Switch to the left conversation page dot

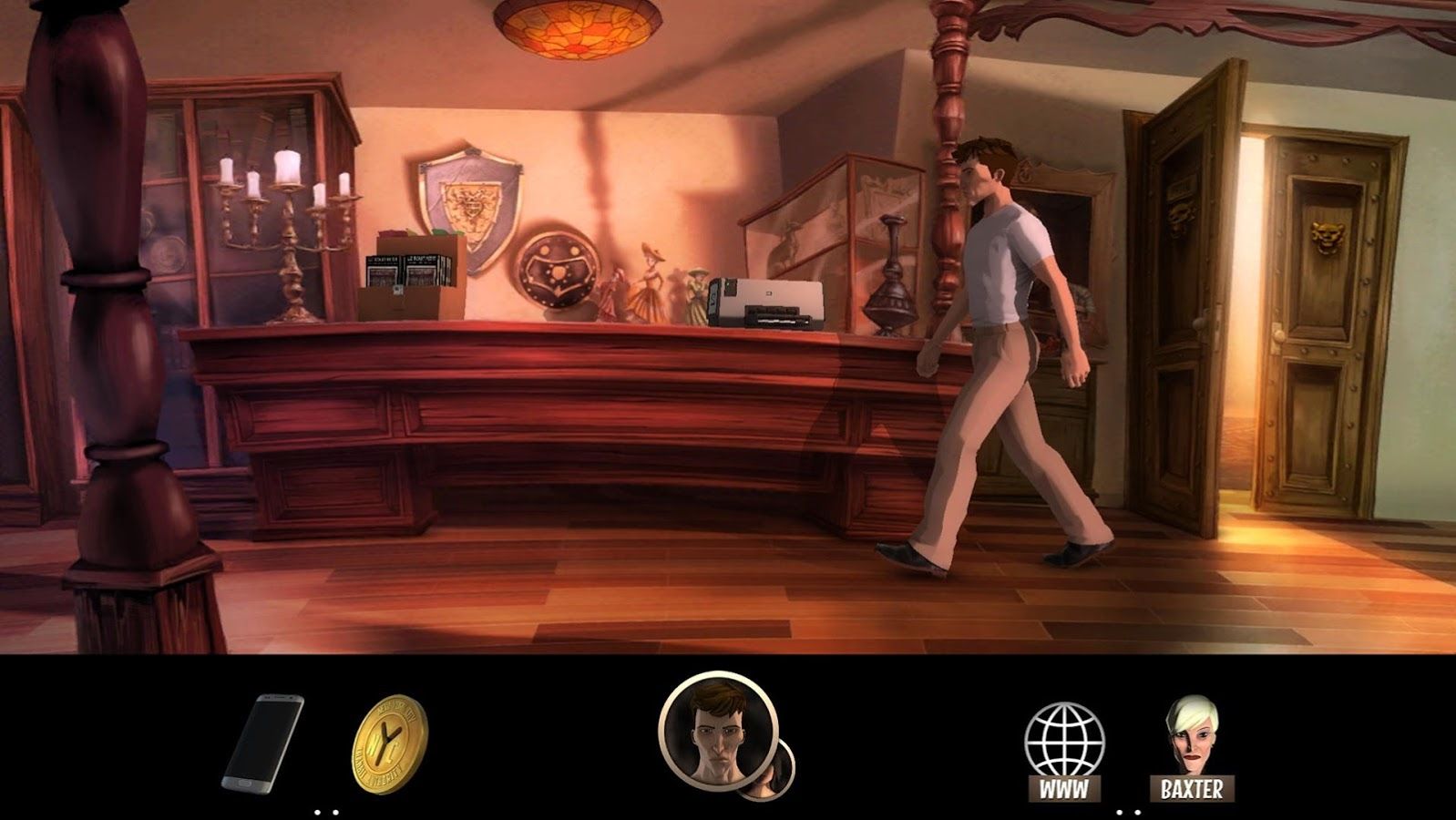click(x=1119, y=813)
